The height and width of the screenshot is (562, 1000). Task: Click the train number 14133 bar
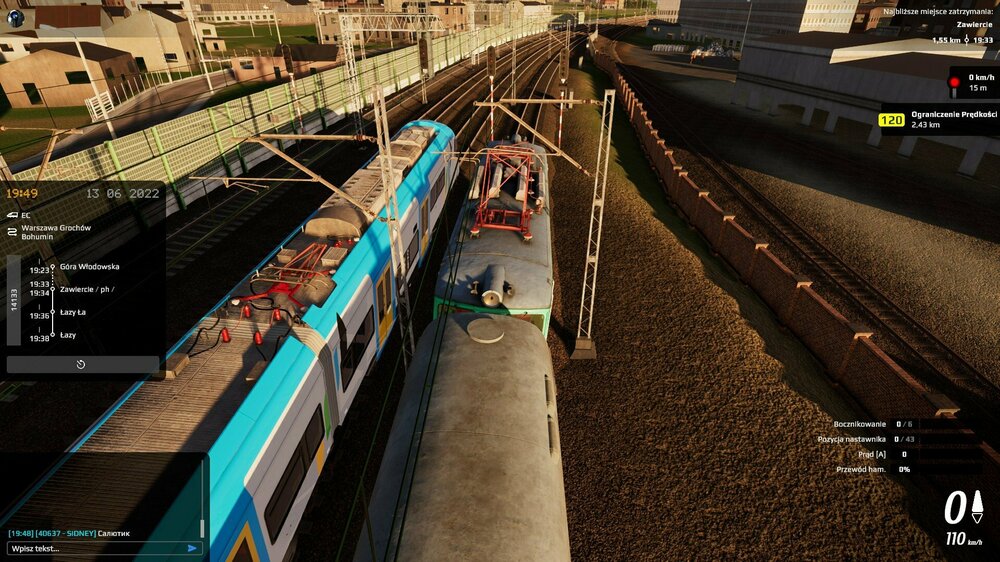[14, 300]
